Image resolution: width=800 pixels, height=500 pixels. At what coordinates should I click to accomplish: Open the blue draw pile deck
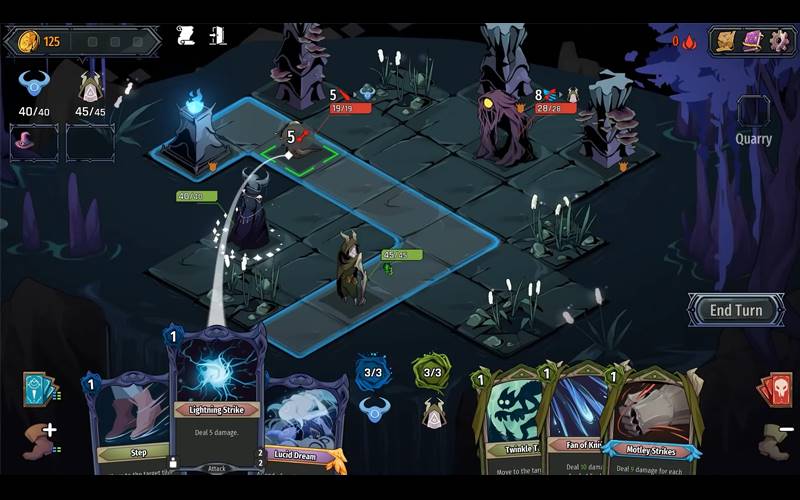[x=39, y=390]
